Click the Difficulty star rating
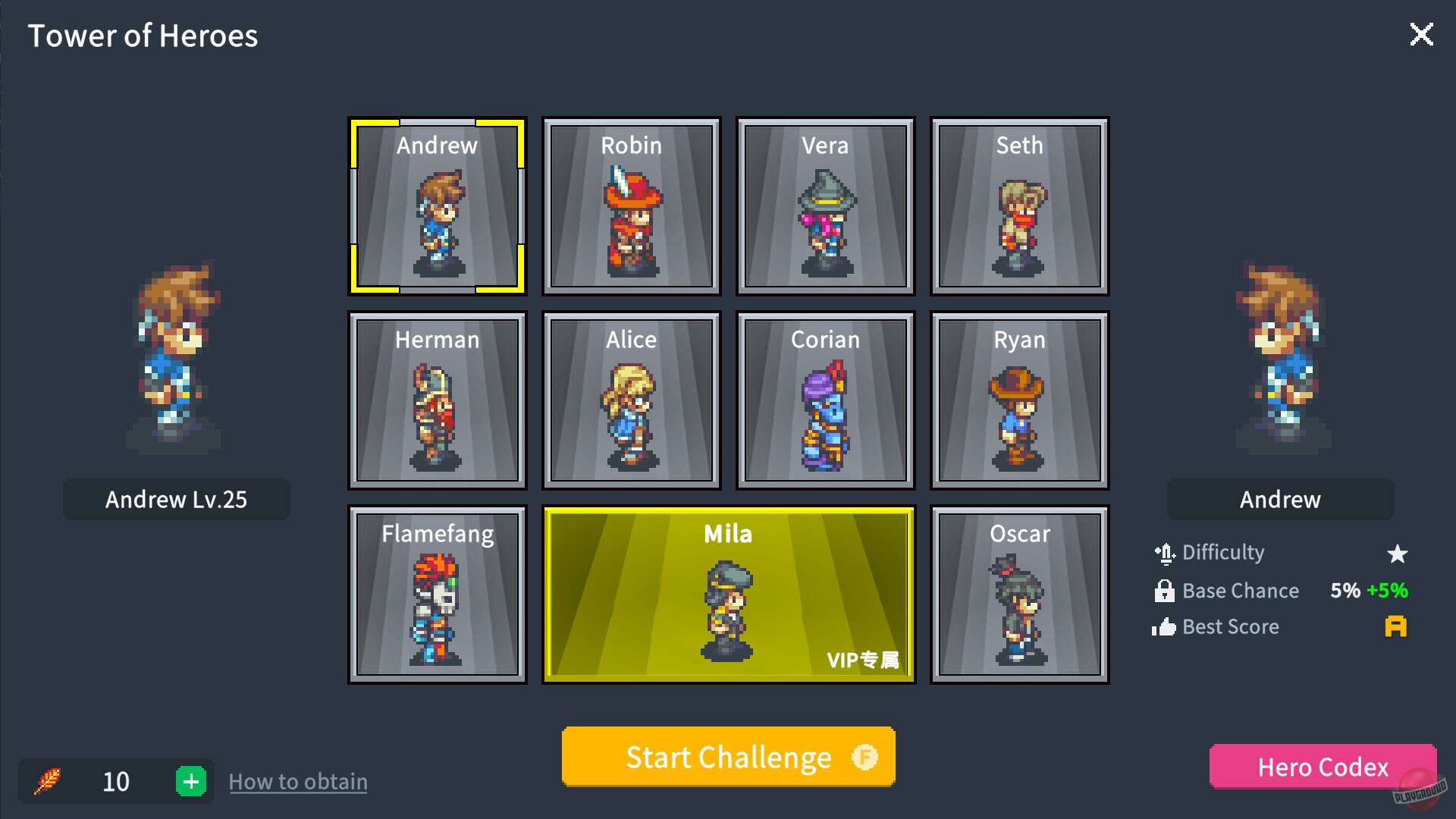 pyautogui.click(x=1398, y=553)
